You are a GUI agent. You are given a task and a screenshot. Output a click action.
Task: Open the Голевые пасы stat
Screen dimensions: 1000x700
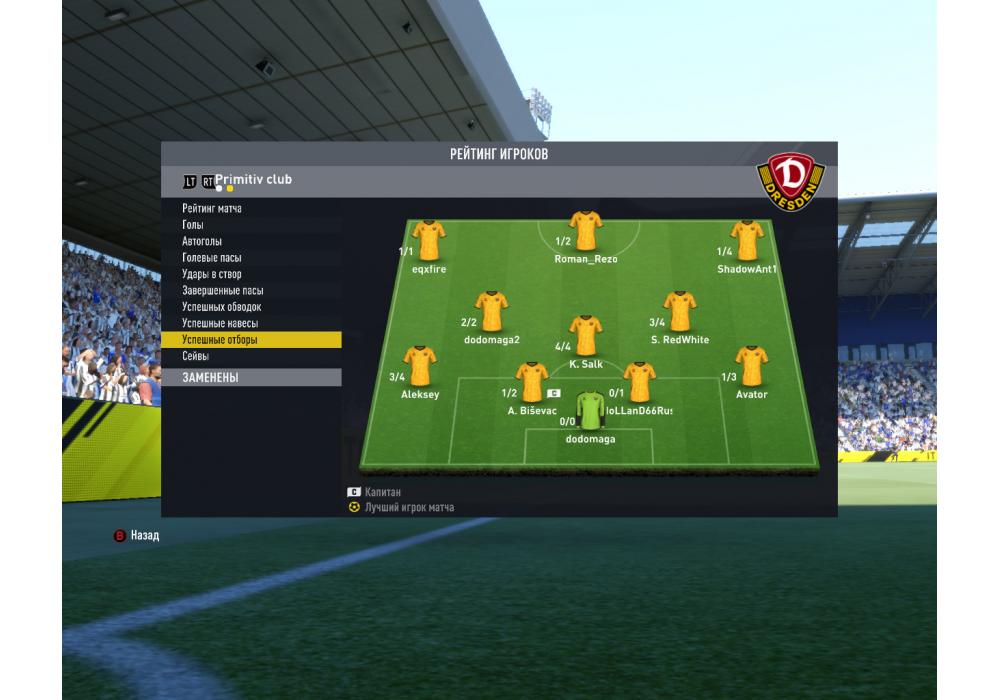click(x=211, y=258)
